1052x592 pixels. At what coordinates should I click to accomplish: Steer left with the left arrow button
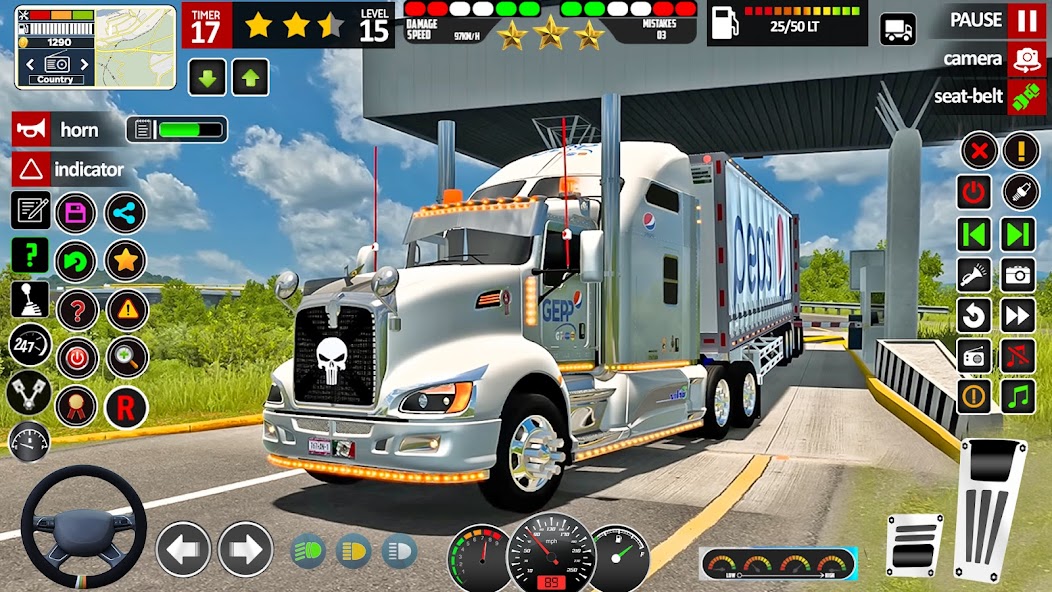click(183, 549)
